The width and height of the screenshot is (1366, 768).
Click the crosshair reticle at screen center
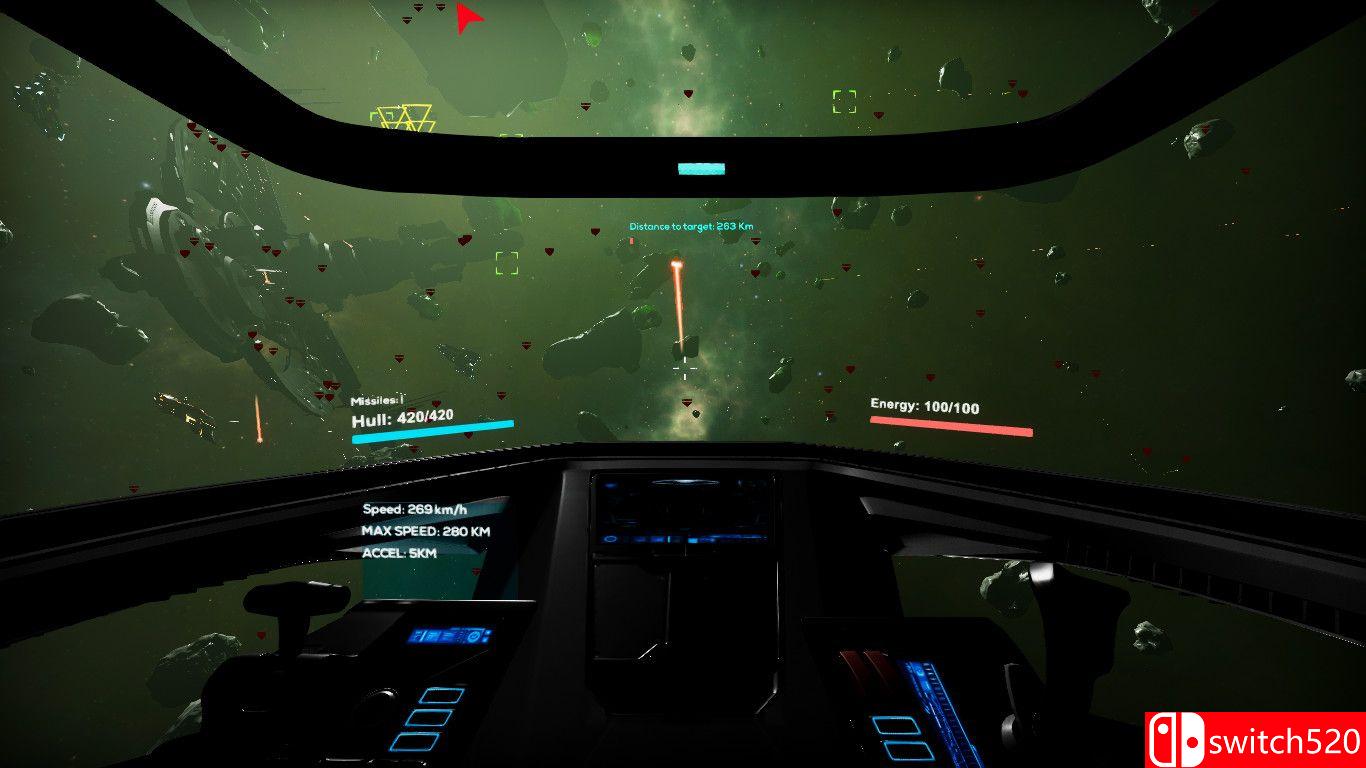coord(684,369)
